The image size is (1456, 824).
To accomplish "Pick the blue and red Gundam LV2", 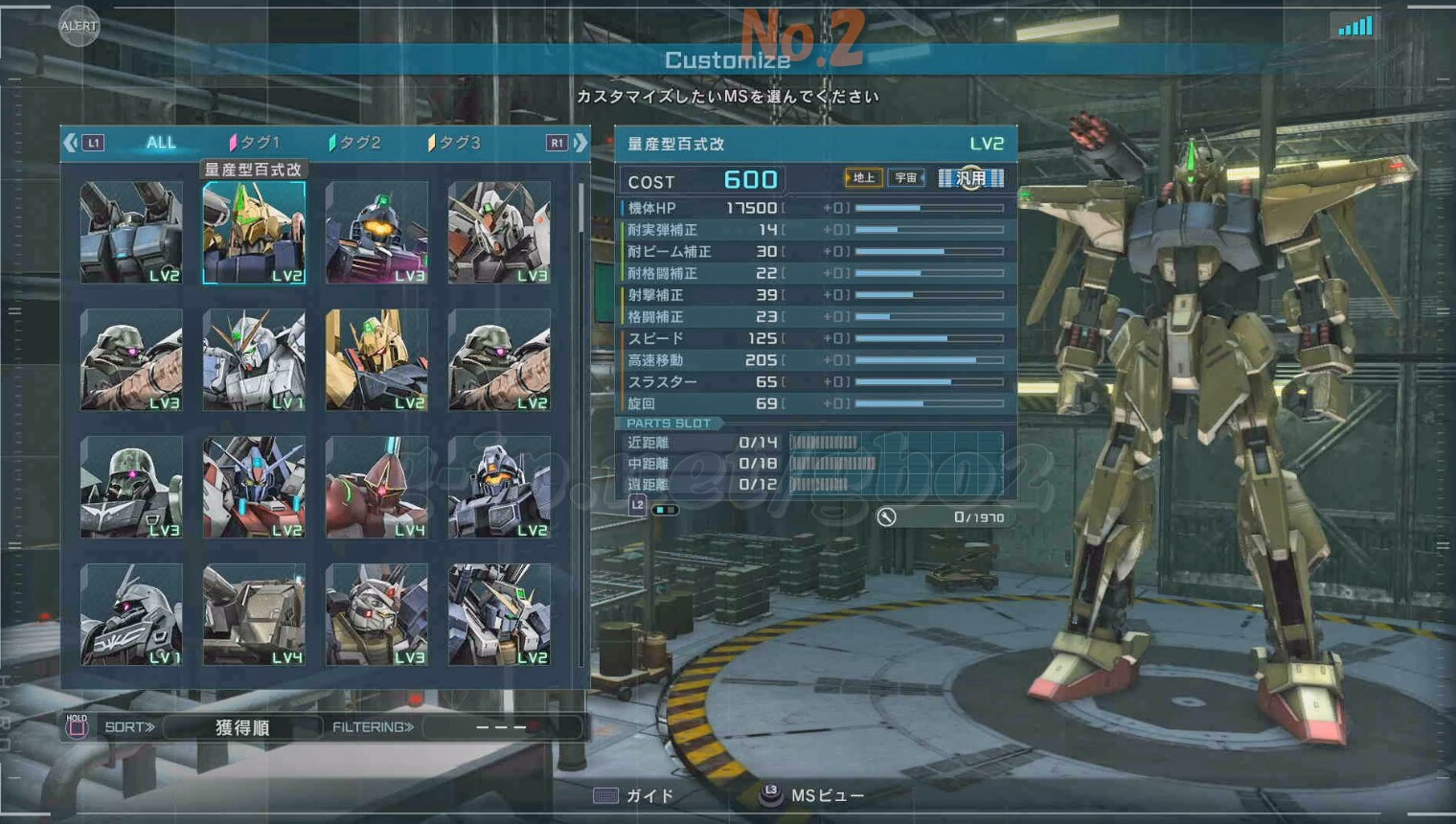I will (254, 488).
